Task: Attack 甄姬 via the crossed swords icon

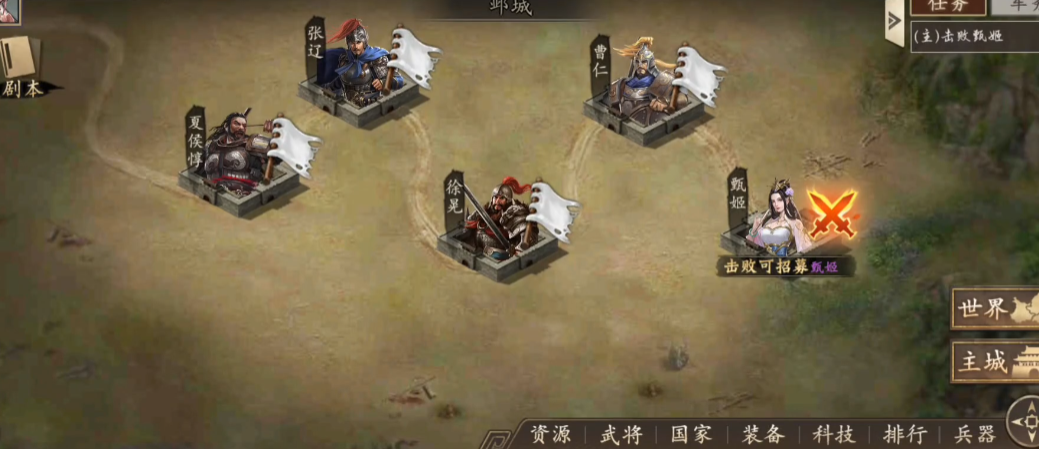Action: click(832, 215)
